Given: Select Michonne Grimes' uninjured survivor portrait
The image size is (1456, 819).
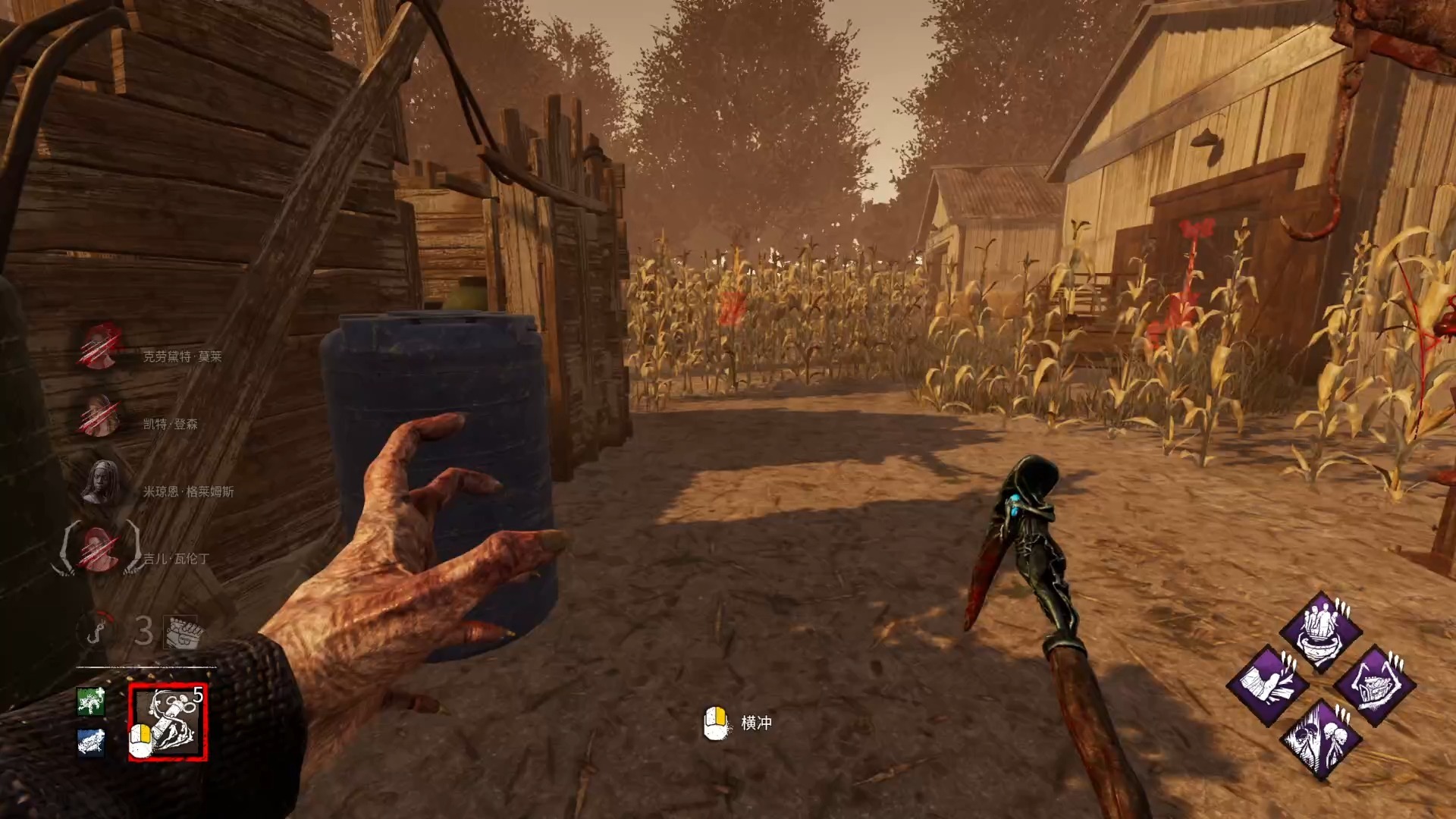Looking at the screenshot, I should pos(101,483).
